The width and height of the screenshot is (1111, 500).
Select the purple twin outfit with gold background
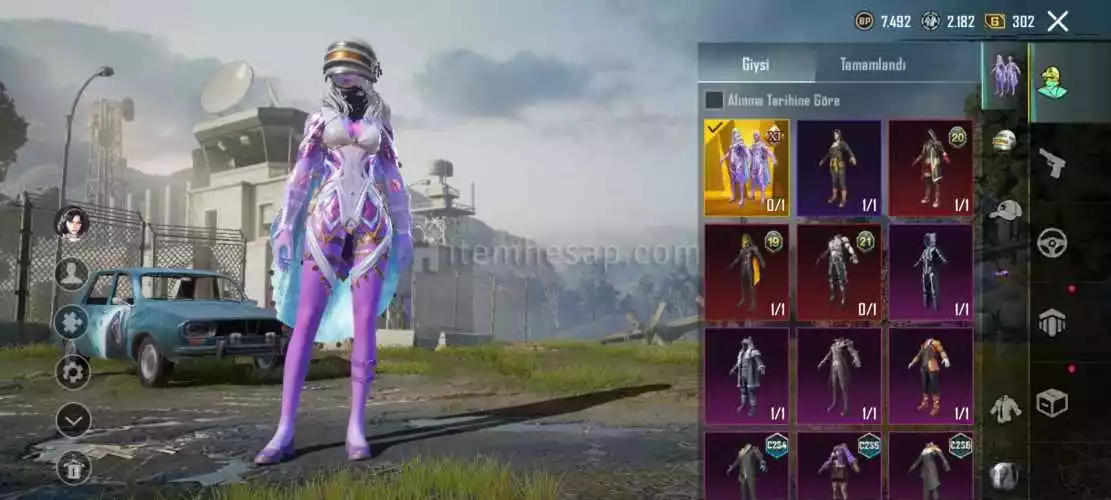(x=746, y=168)
